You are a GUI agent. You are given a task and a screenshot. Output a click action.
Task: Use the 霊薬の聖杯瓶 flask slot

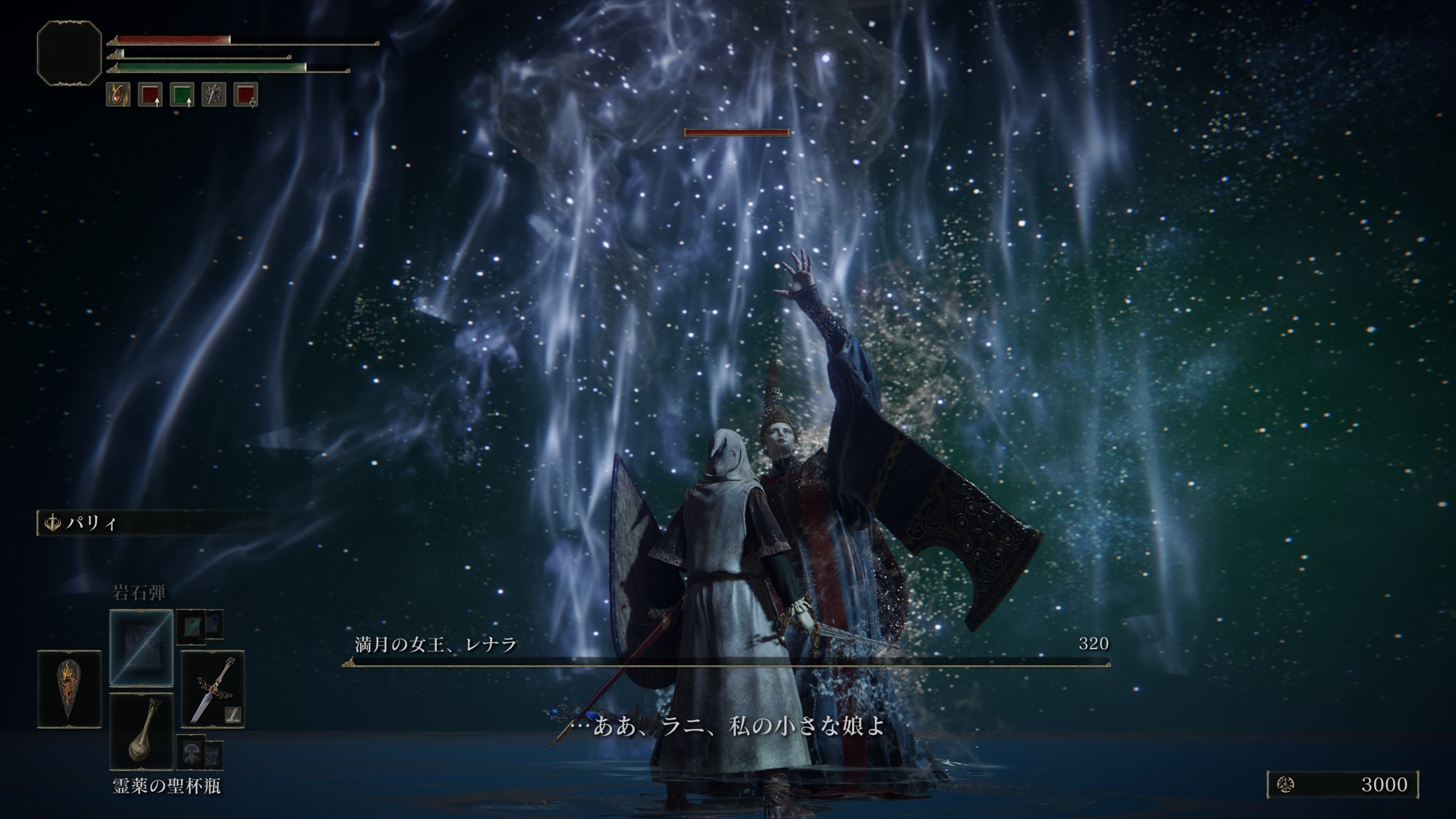pyautogui.click(x=142, y=732)
